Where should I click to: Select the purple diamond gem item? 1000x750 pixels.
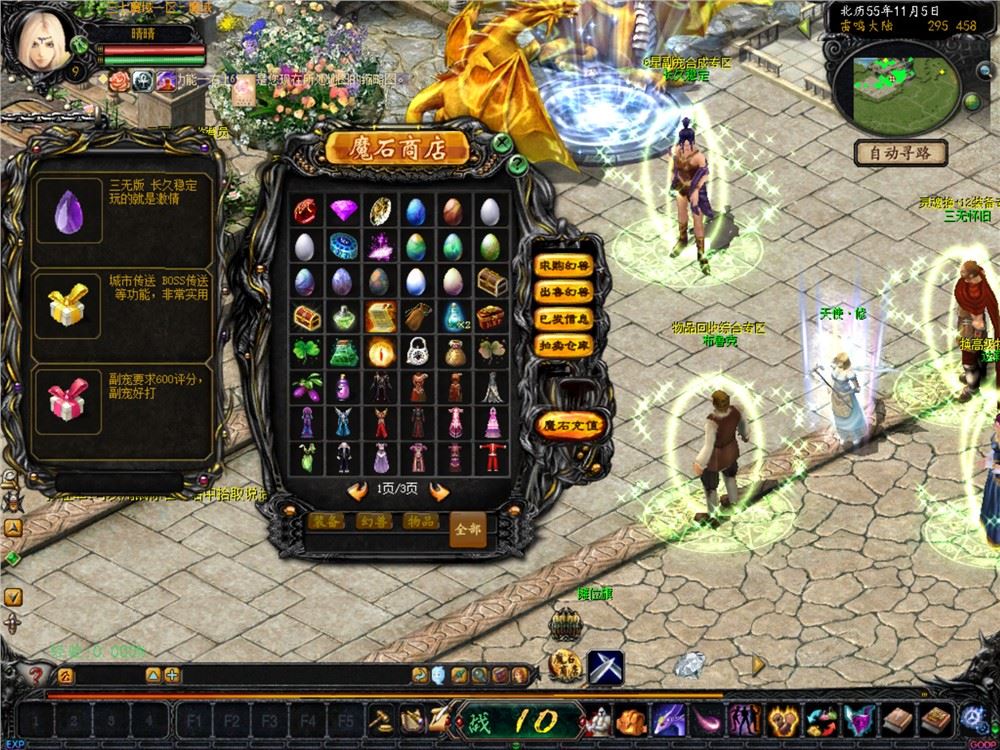[343, 211]
